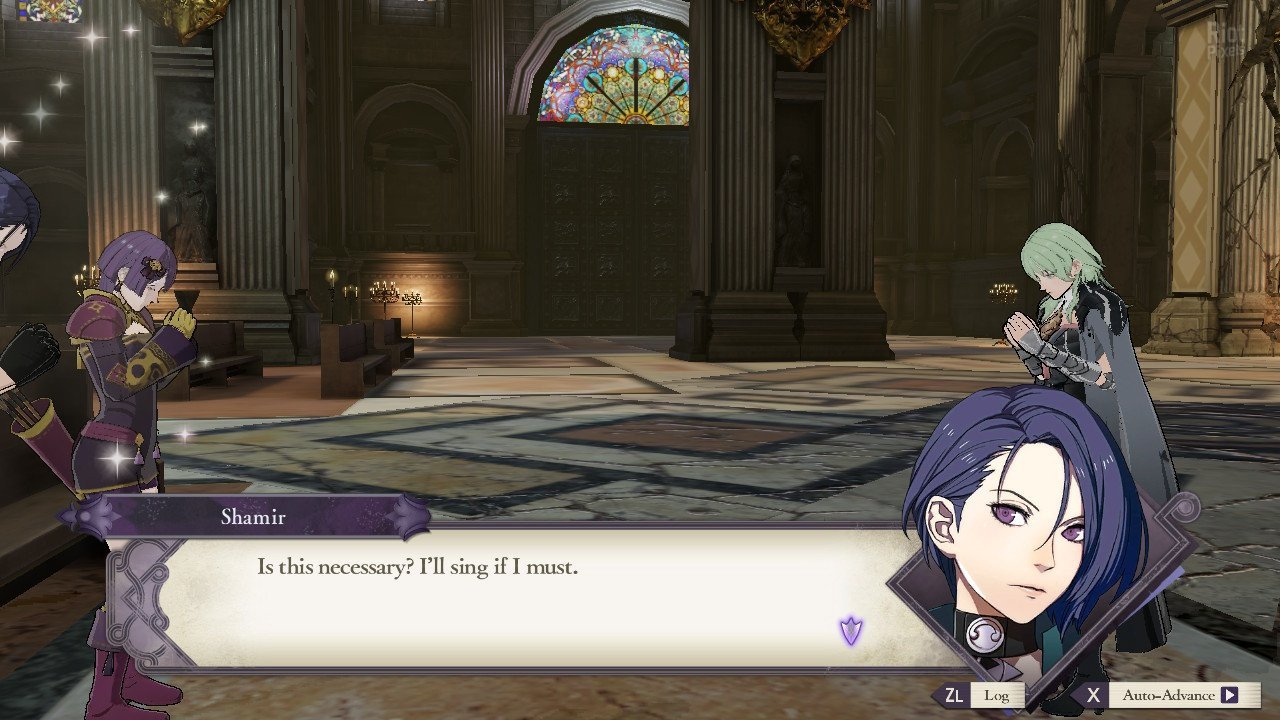
Task: Open the dialogue Log
Action: click(x=995, y=695)
